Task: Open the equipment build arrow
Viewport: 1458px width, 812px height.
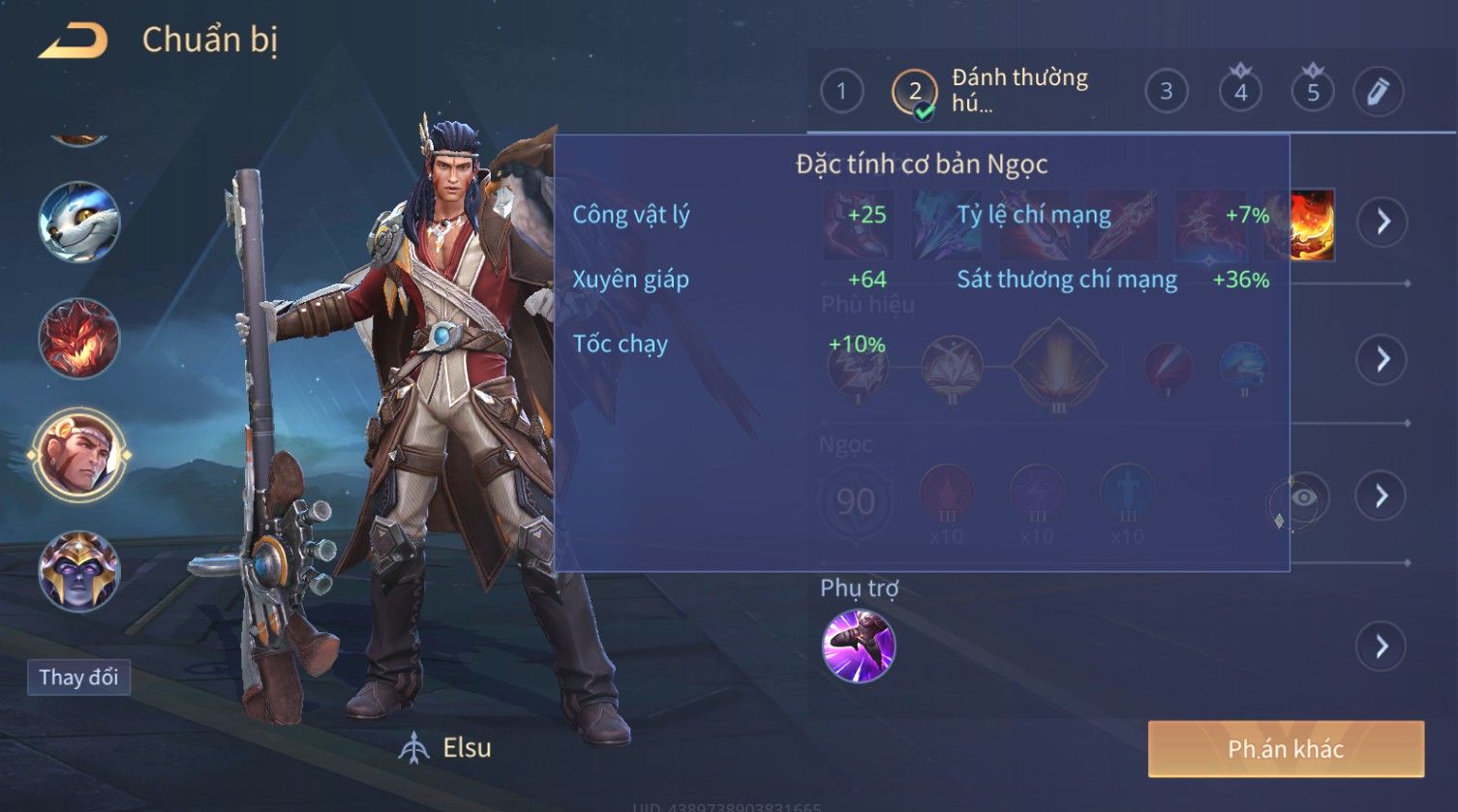Action: coord(1382,222)
